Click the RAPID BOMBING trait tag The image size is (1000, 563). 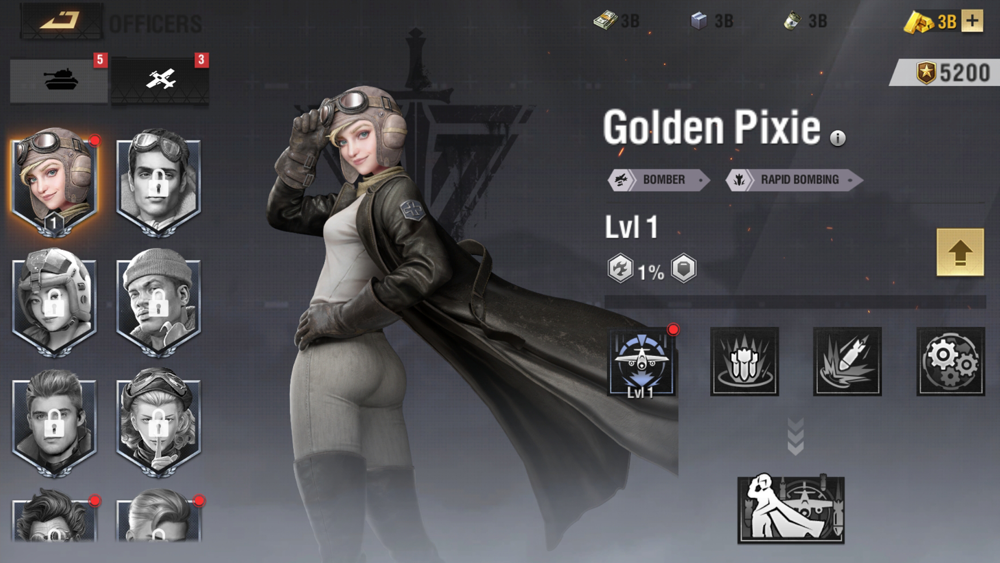click(794, 180)
